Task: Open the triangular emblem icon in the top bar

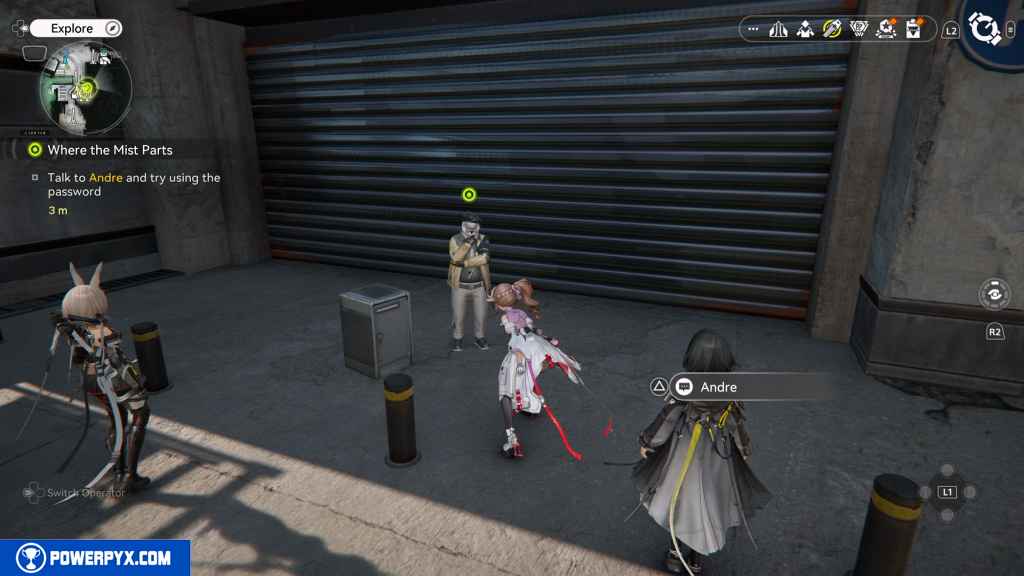Action: pos(858,29)
